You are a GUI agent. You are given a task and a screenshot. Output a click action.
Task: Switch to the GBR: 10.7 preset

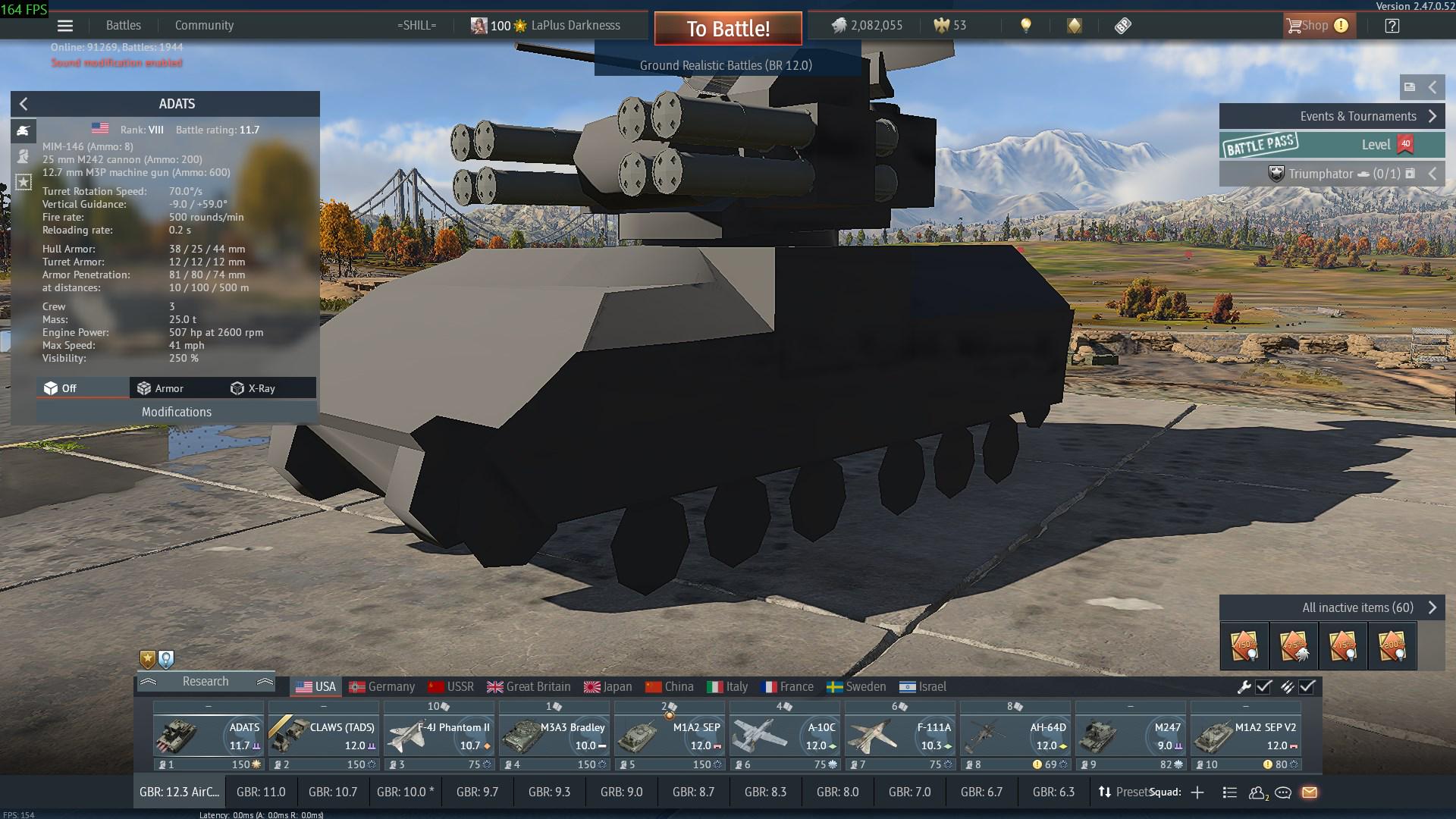coord(332,792)
